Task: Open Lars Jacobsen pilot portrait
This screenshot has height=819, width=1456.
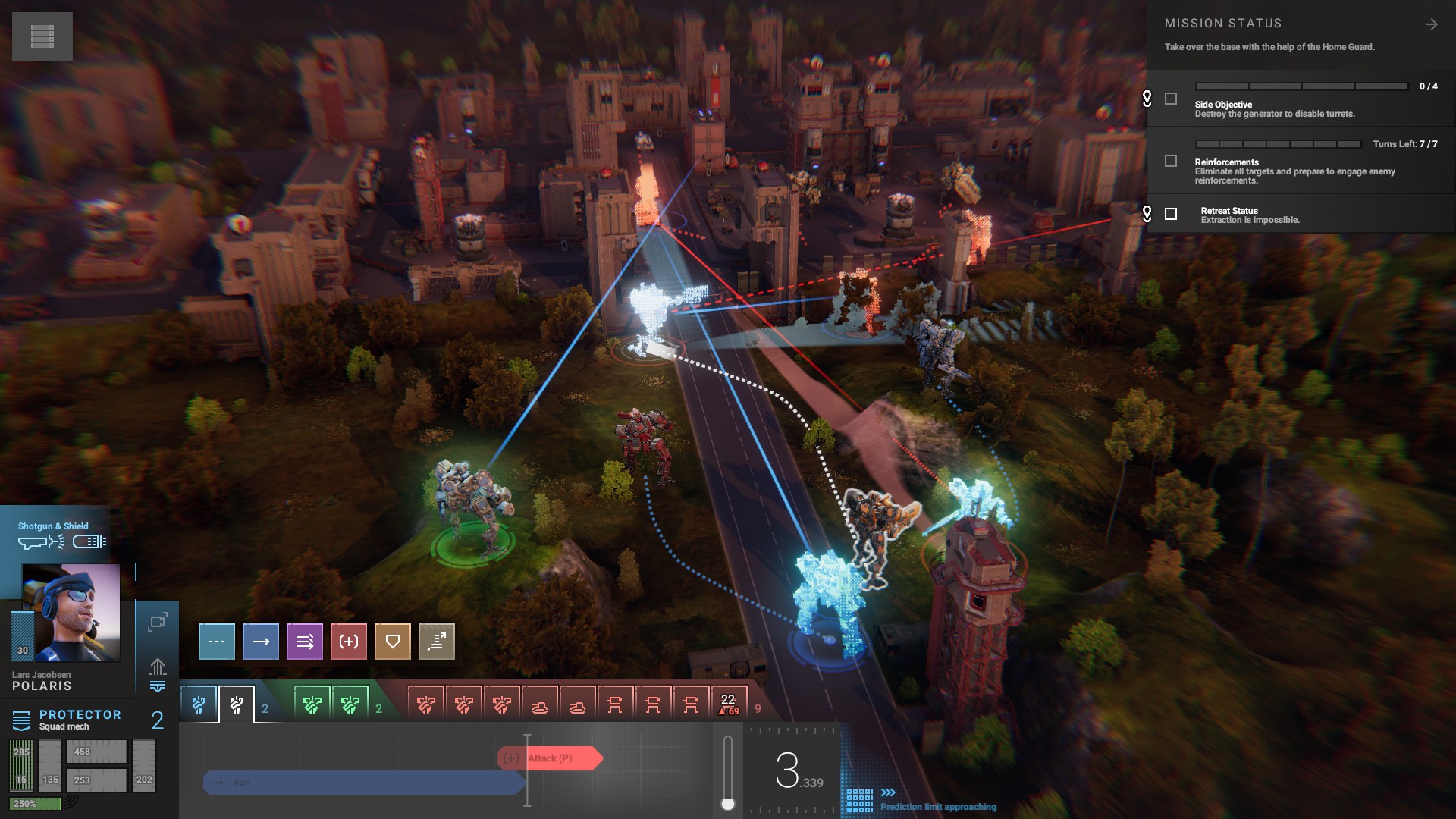Action: click(x=71, y=613)
